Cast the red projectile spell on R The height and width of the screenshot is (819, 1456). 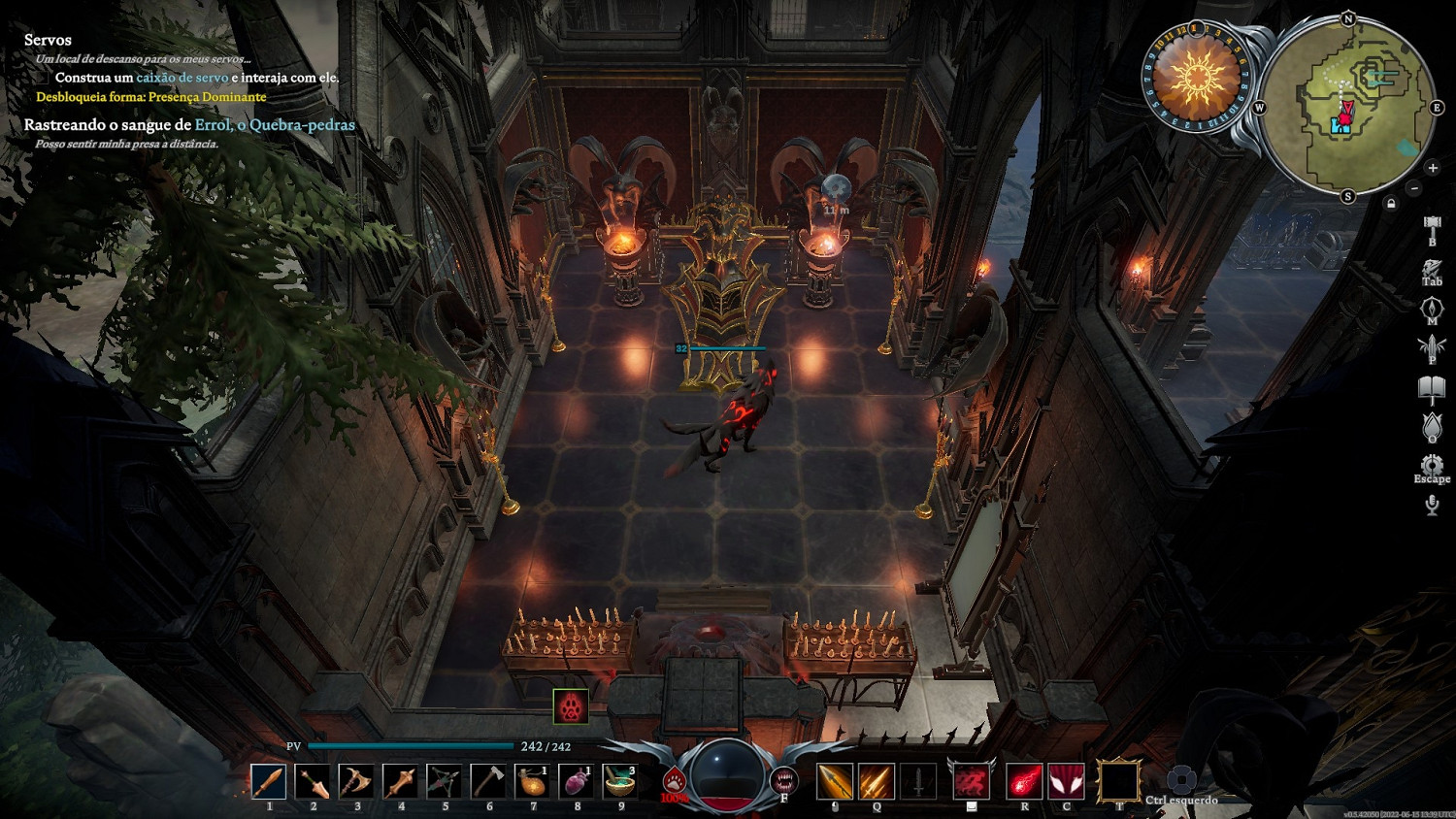pos(1024,781)
